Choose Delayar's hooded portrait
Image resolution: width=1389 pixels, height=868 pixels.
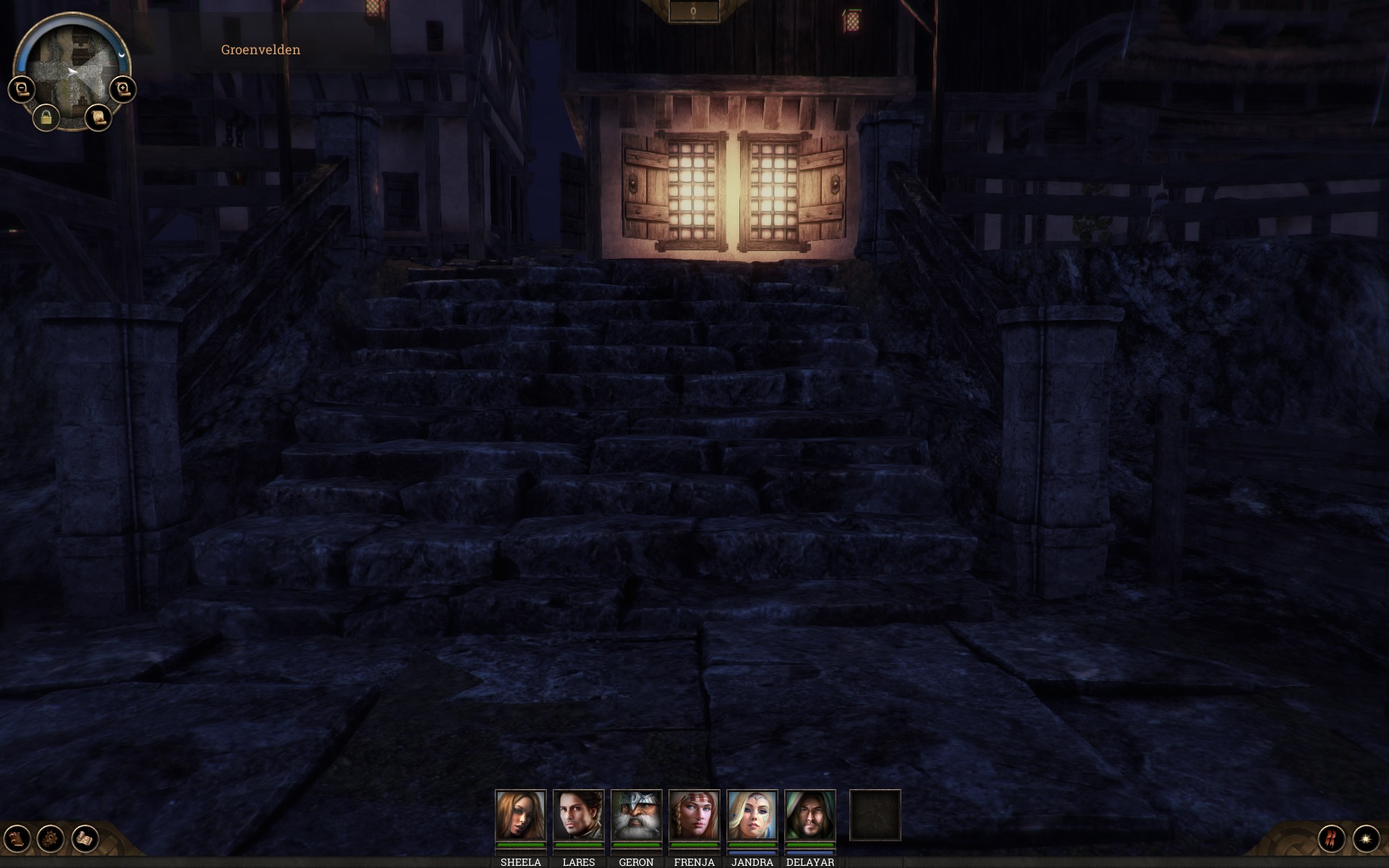point(810,814)
